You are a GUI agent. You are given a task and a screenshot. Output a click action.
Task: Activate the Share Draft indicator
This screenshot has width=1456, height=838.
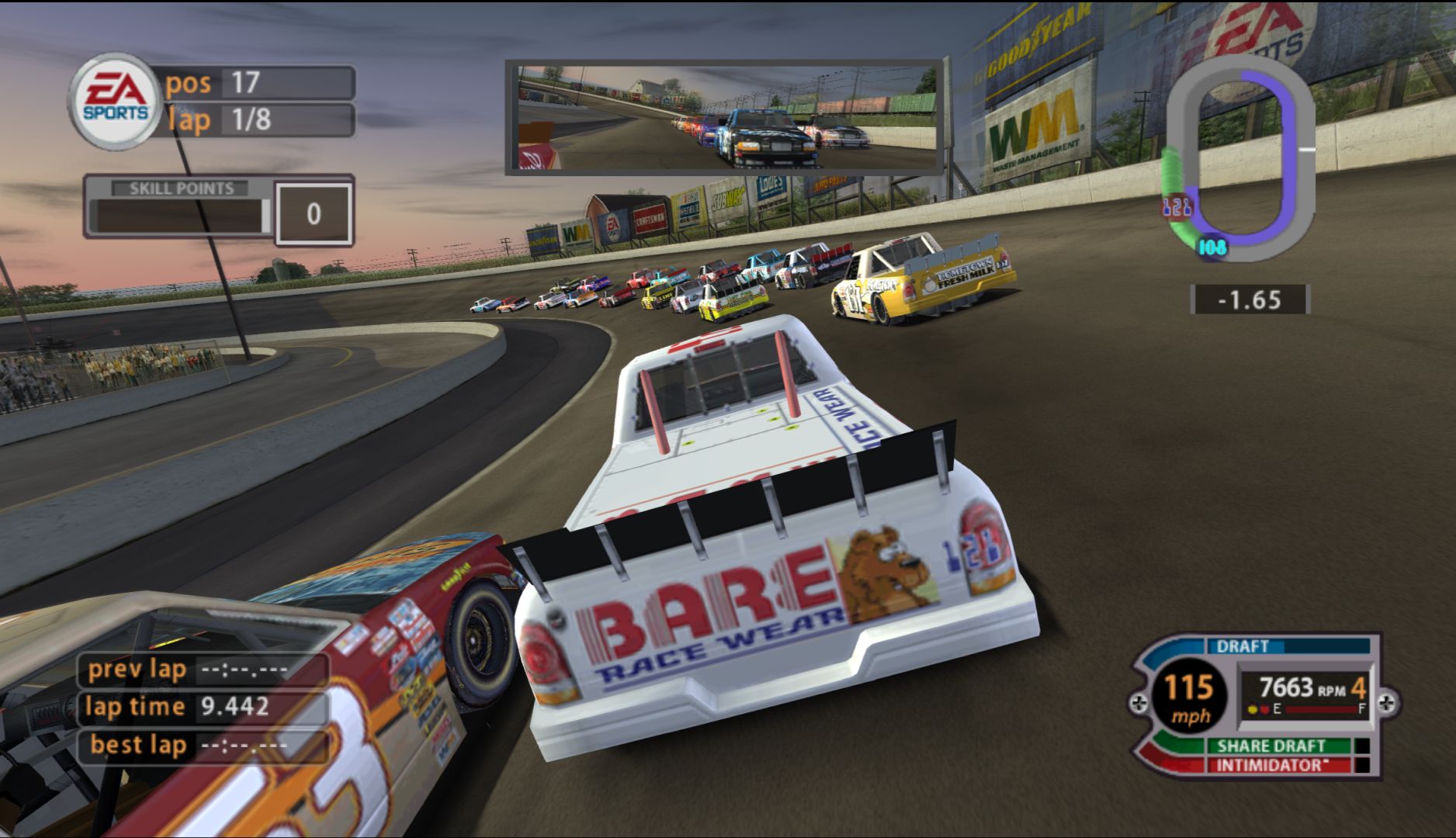point(1271,746)
